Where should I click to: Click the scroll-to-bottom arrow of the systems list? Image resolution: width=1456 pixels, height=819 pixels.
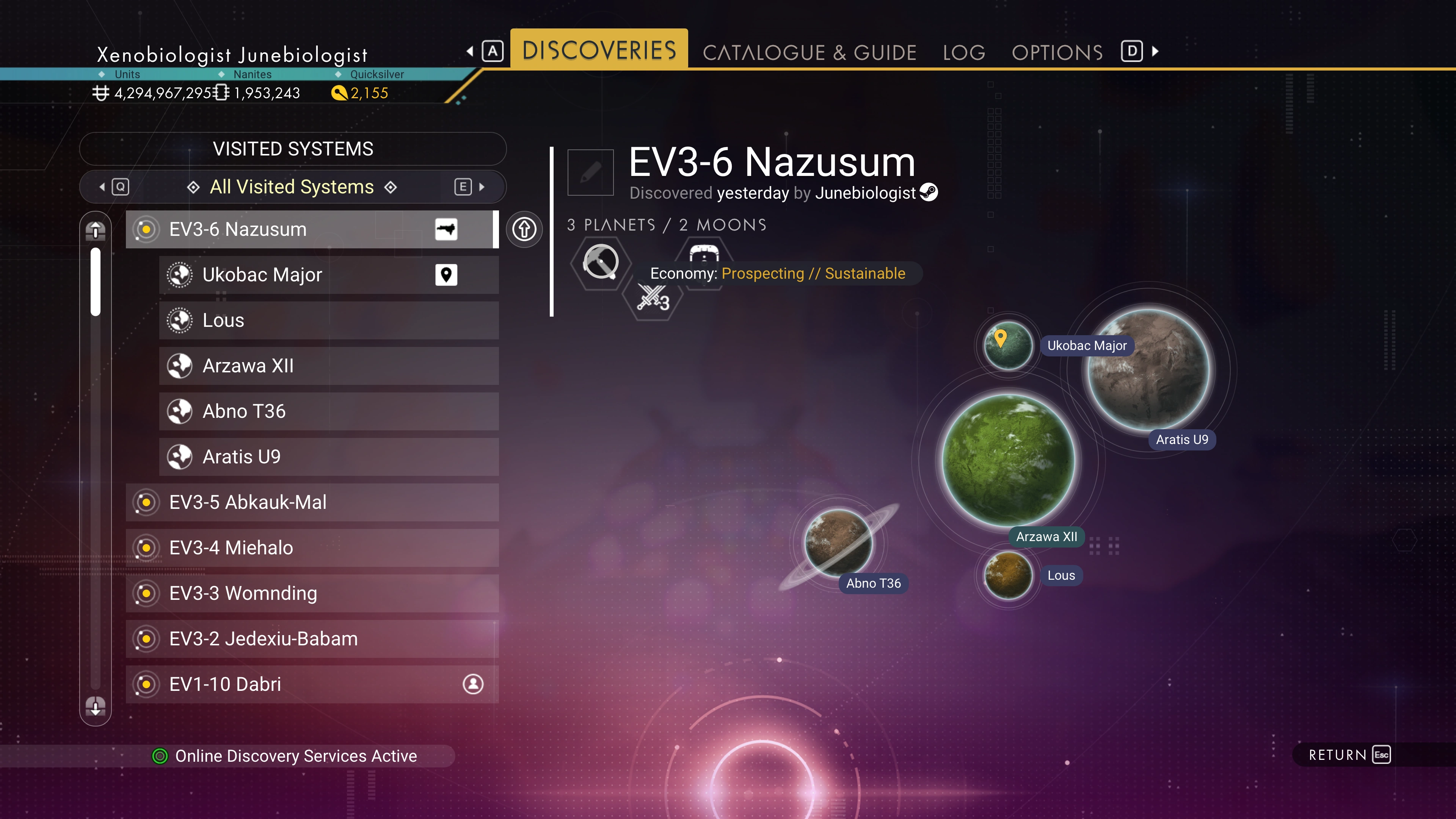click(x=96, y=706)
